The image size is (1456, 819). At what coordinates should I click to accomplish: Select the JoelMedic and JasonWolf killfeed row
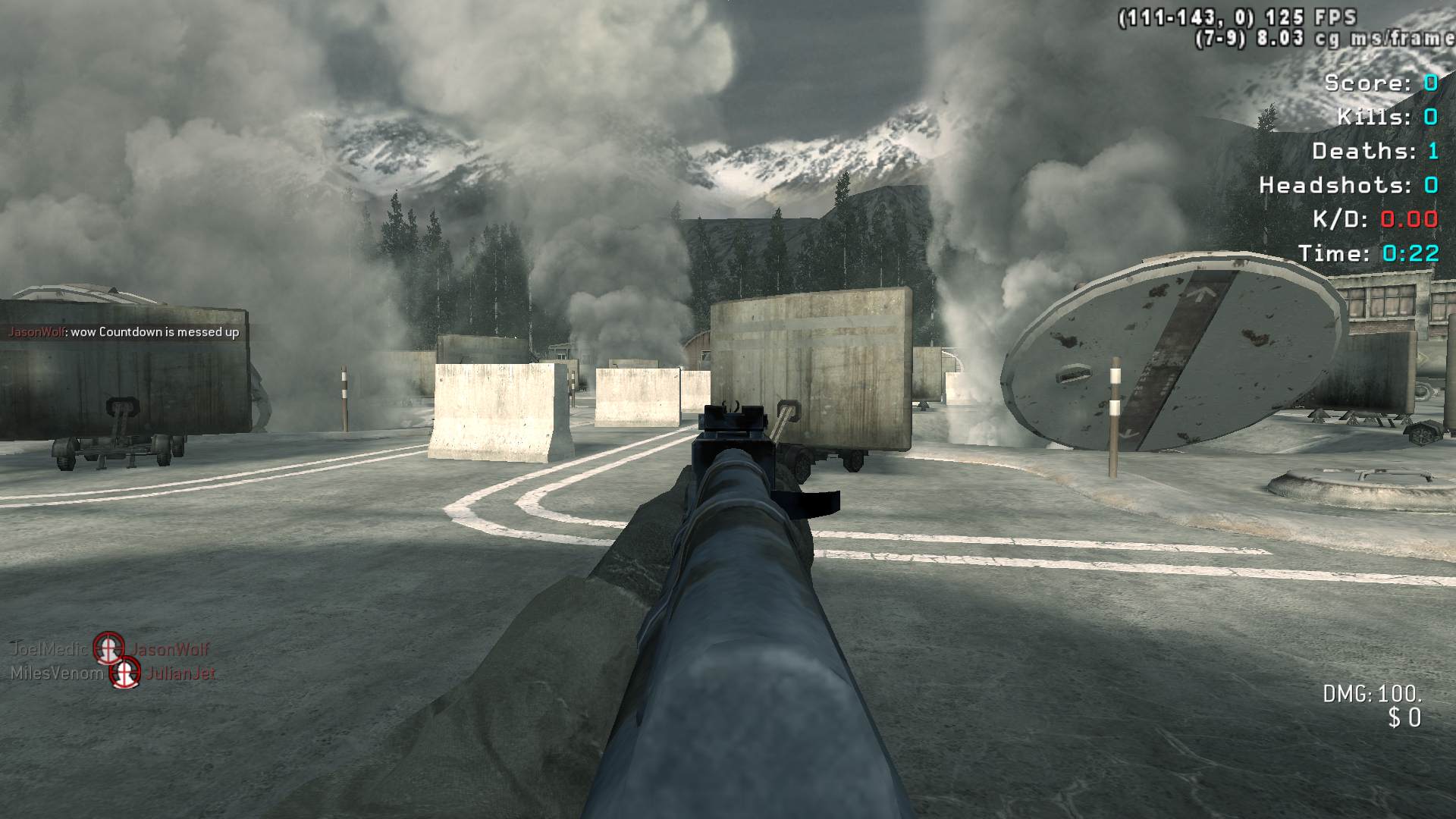[x=109, y=649]
